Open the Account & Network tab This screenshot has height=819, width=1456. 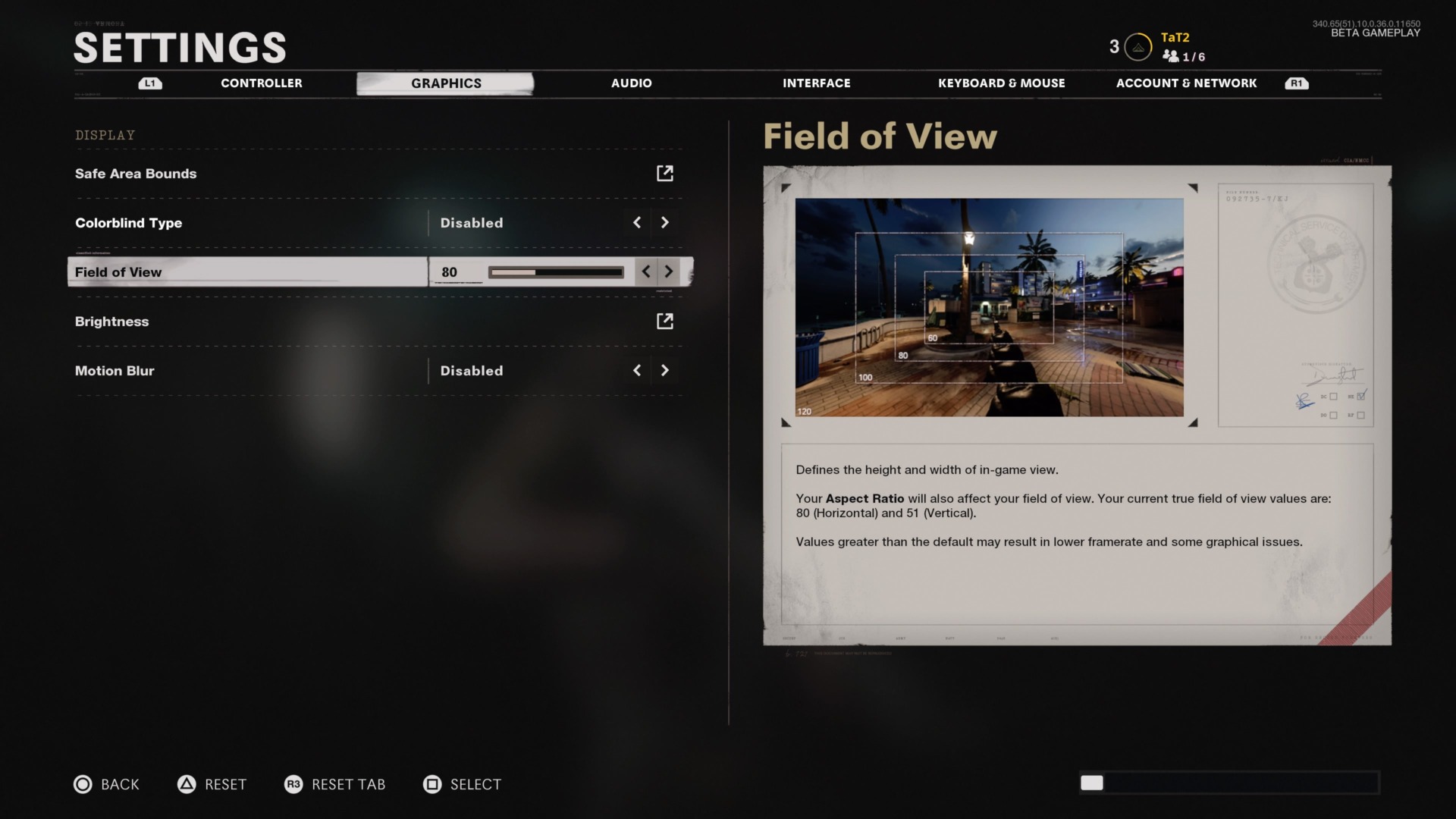(1186, 83)
